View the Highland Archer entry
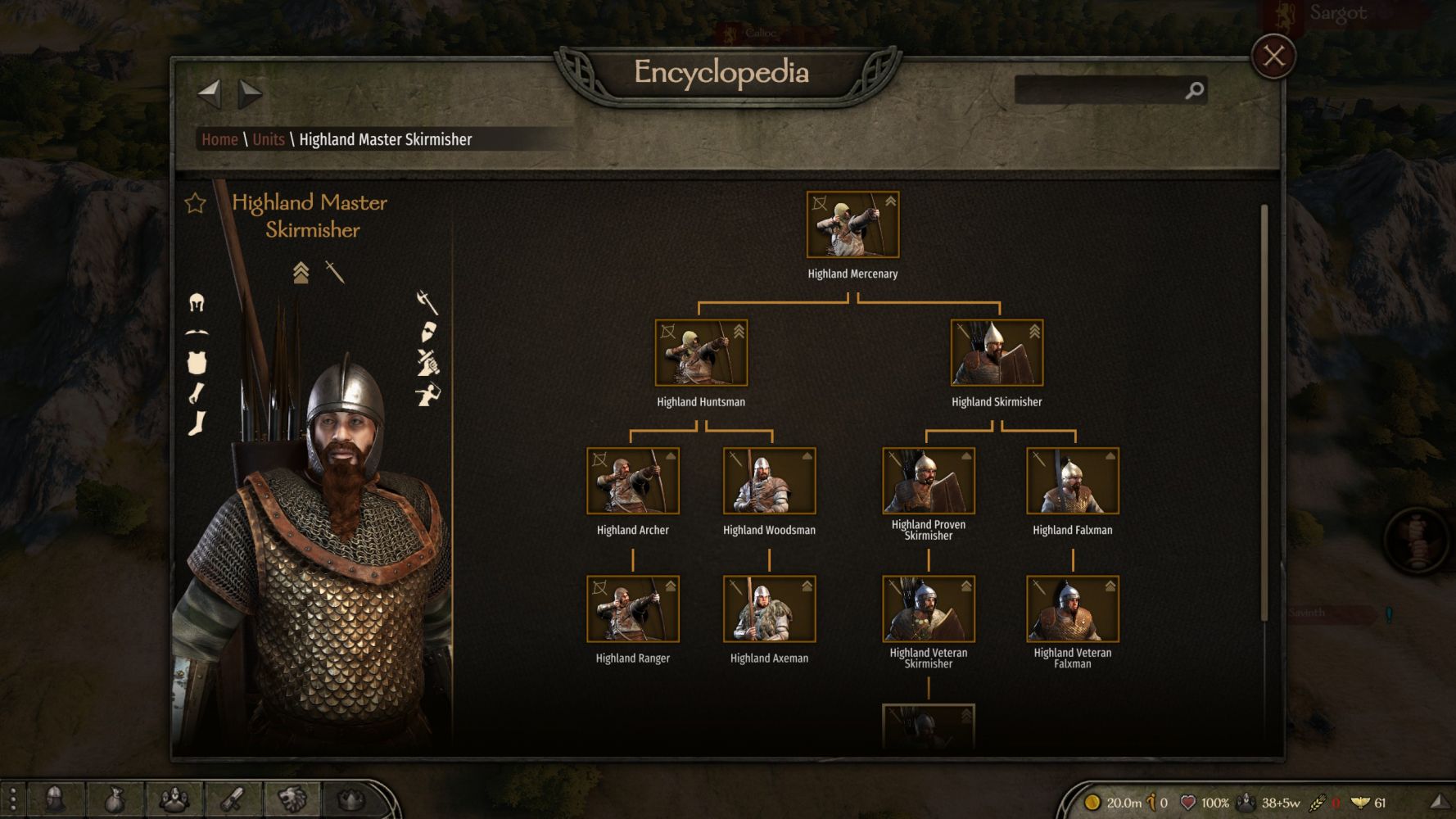 coord(633,481)
